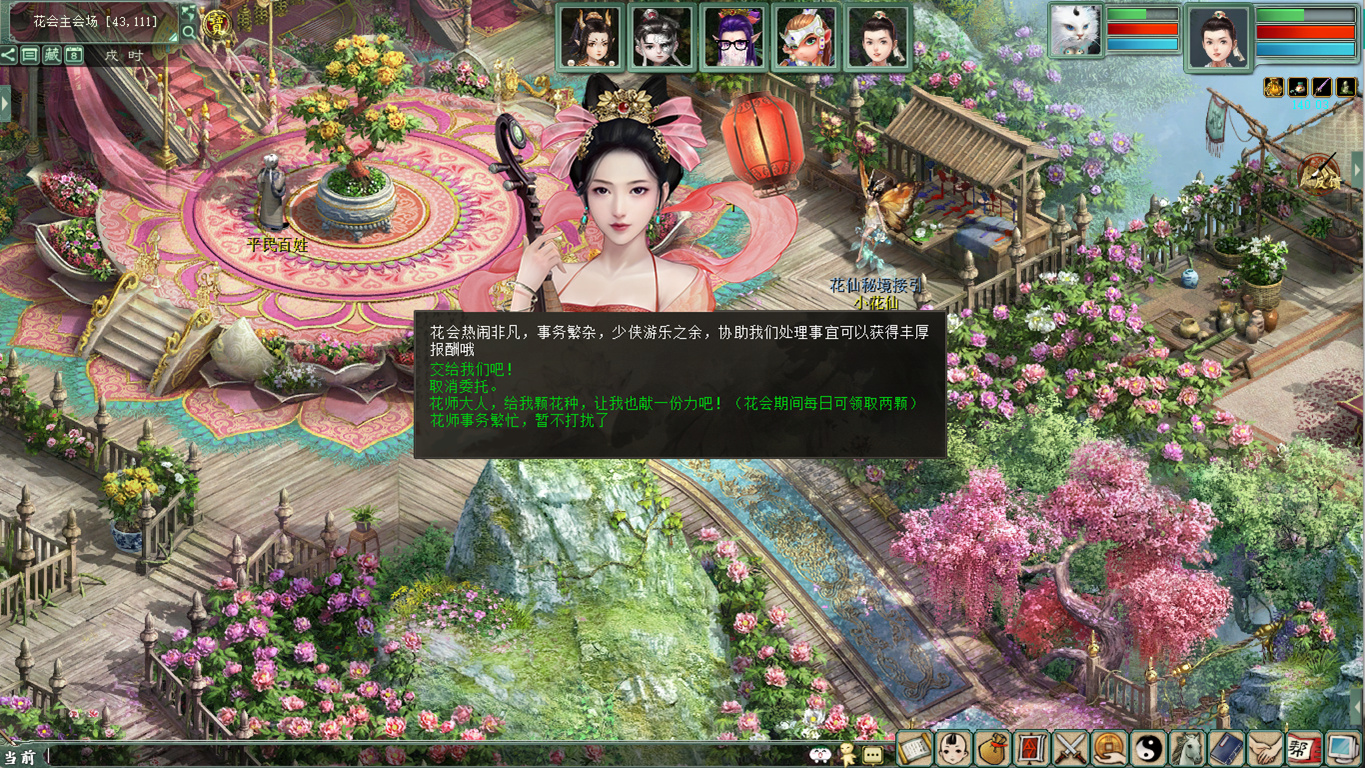Choose the reply 花师事务繁忙，暂不打扰了
This screenshot has width=1365, height=768.
(519, 421)
